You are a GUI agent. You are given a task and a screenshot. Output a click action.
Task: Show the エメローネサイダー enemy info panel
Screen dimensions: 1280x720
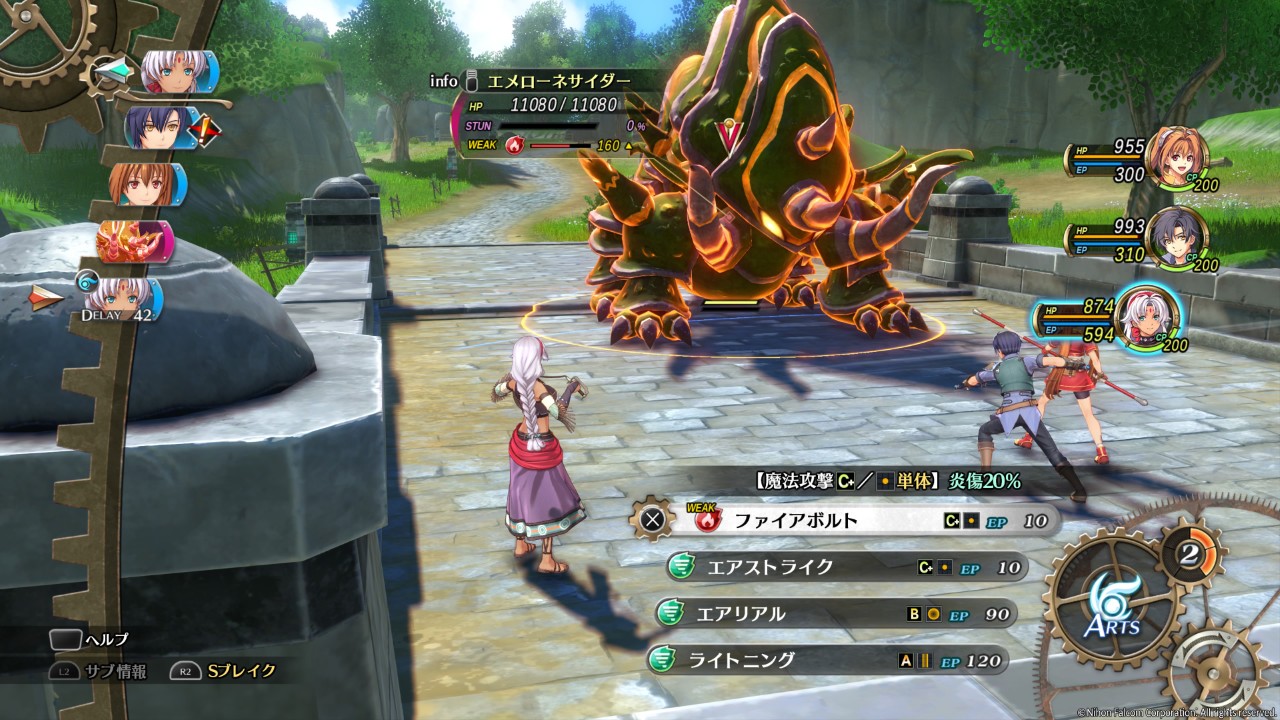(546, 81)
